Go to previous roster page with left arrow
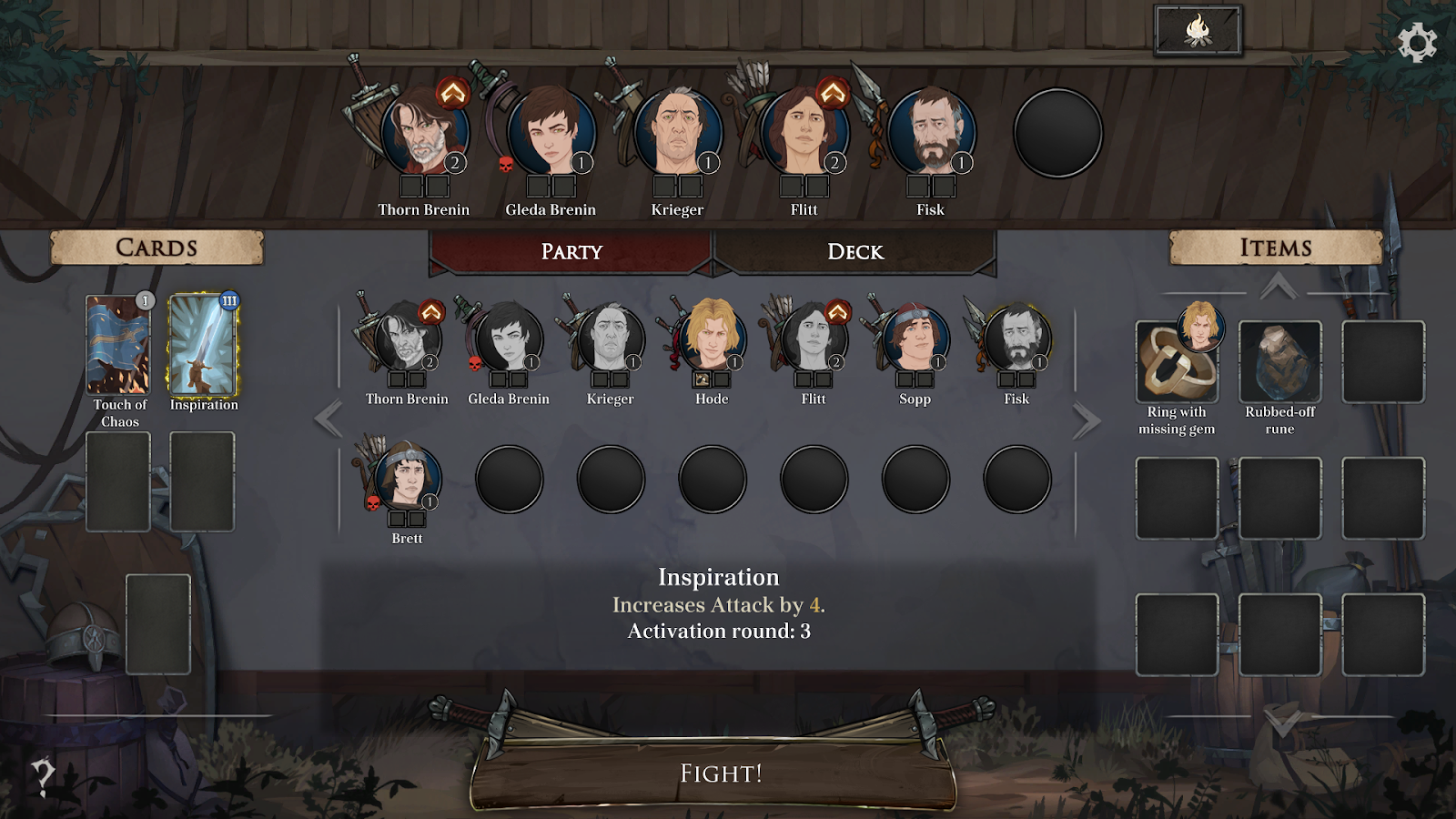Image resolution: width=1456 pixels, height=819 pixels. [x=329, y=420]
